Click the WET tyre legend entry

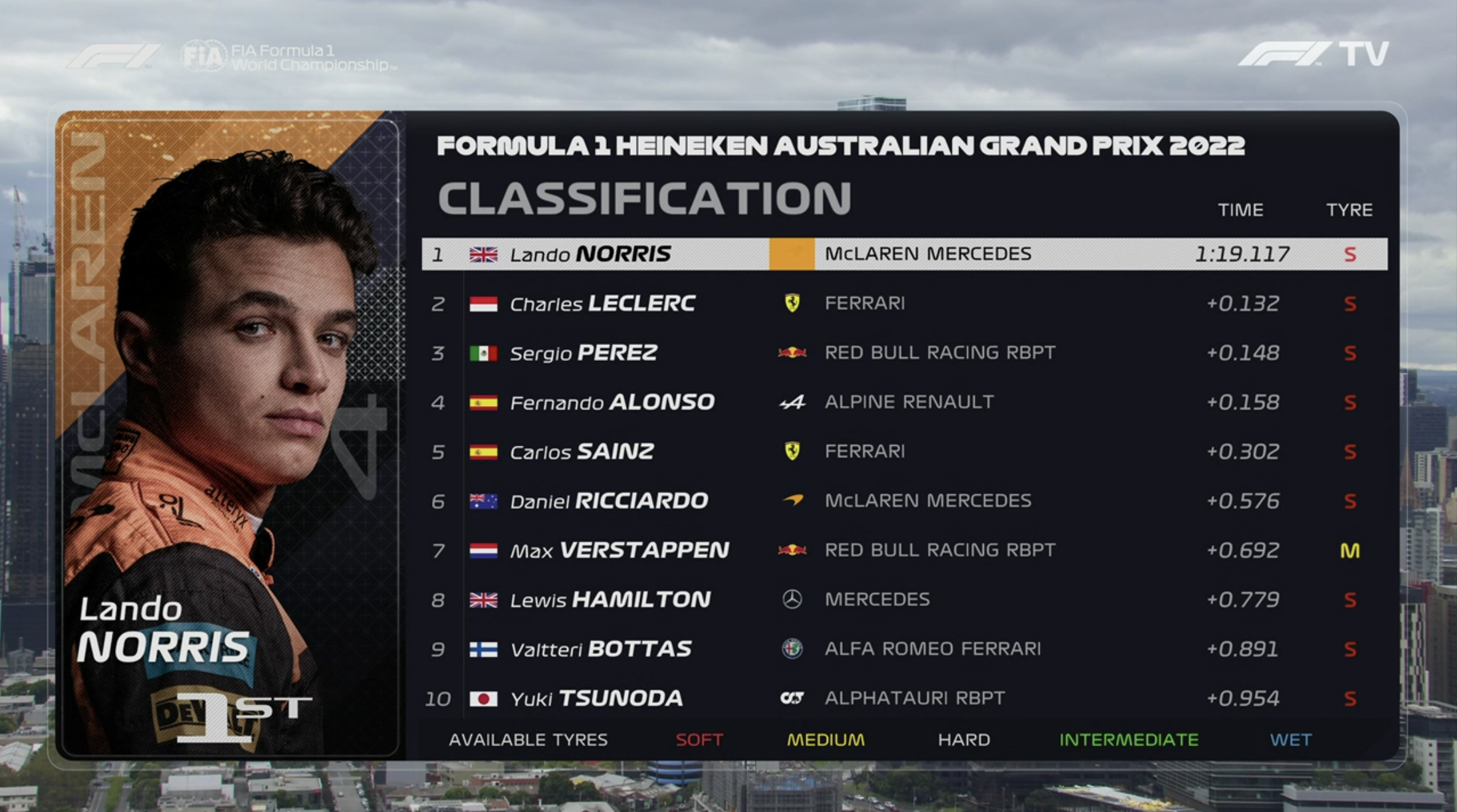tap(1291, 740)
